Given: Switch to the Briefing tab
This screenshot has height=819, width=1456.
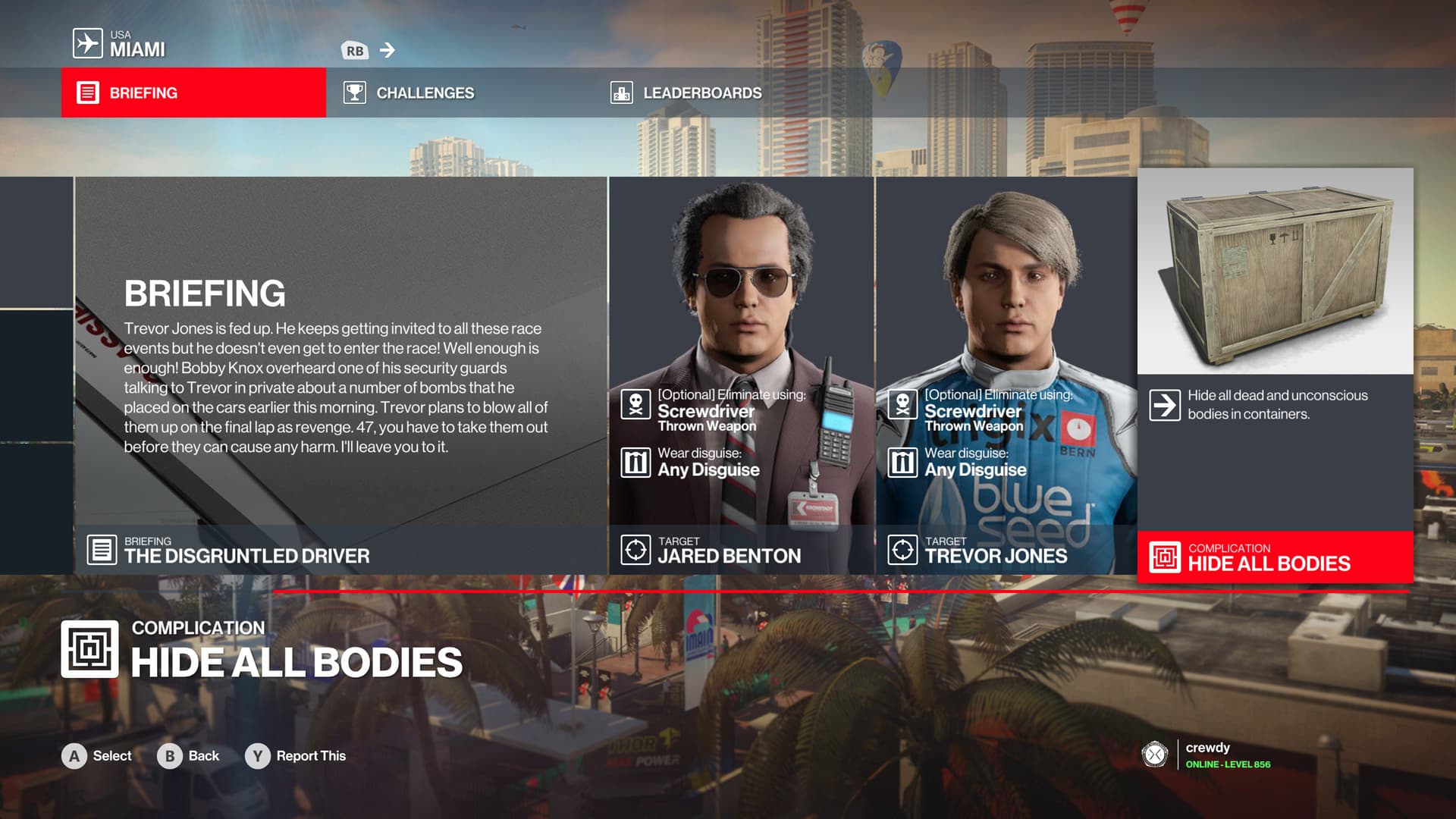Looking at the screenshot, I should point(193,93).
